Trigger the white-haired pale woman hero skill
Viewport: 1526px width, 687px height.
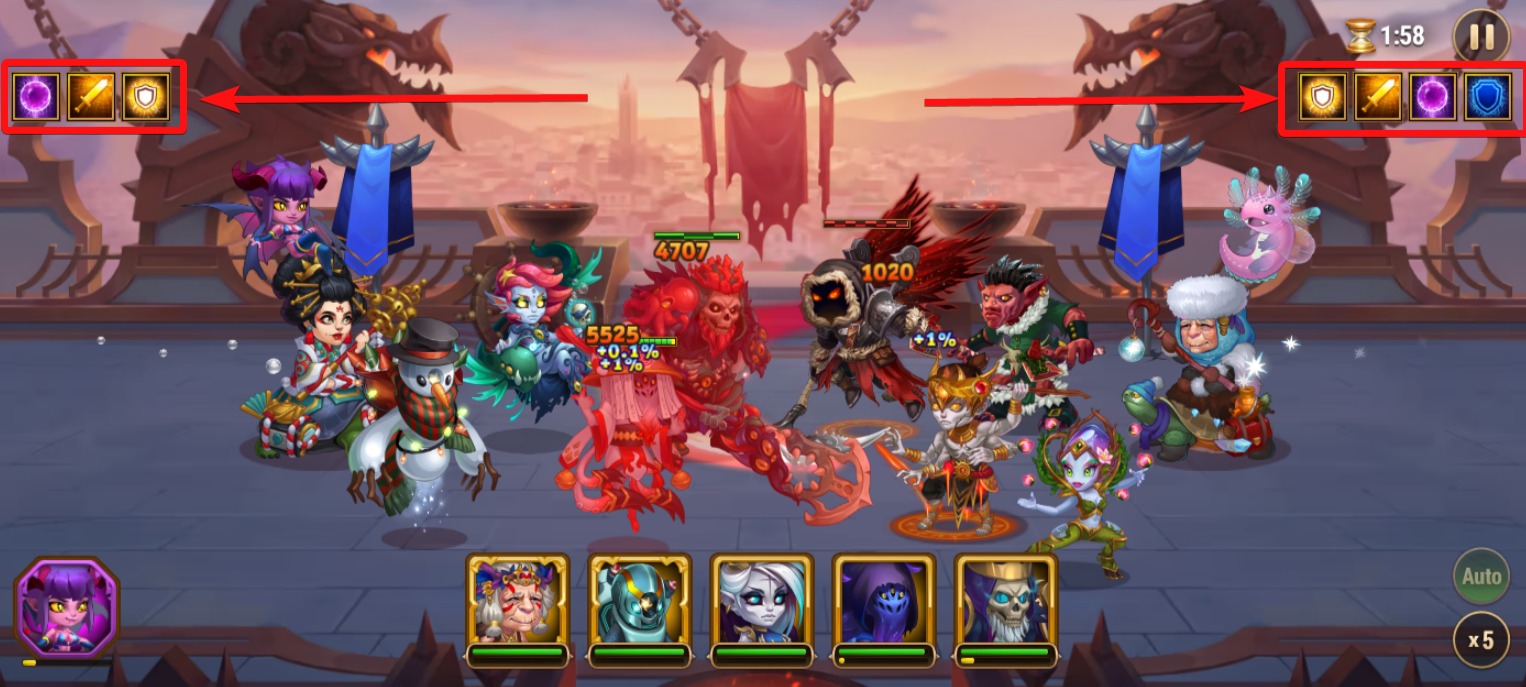click(762, 601)
